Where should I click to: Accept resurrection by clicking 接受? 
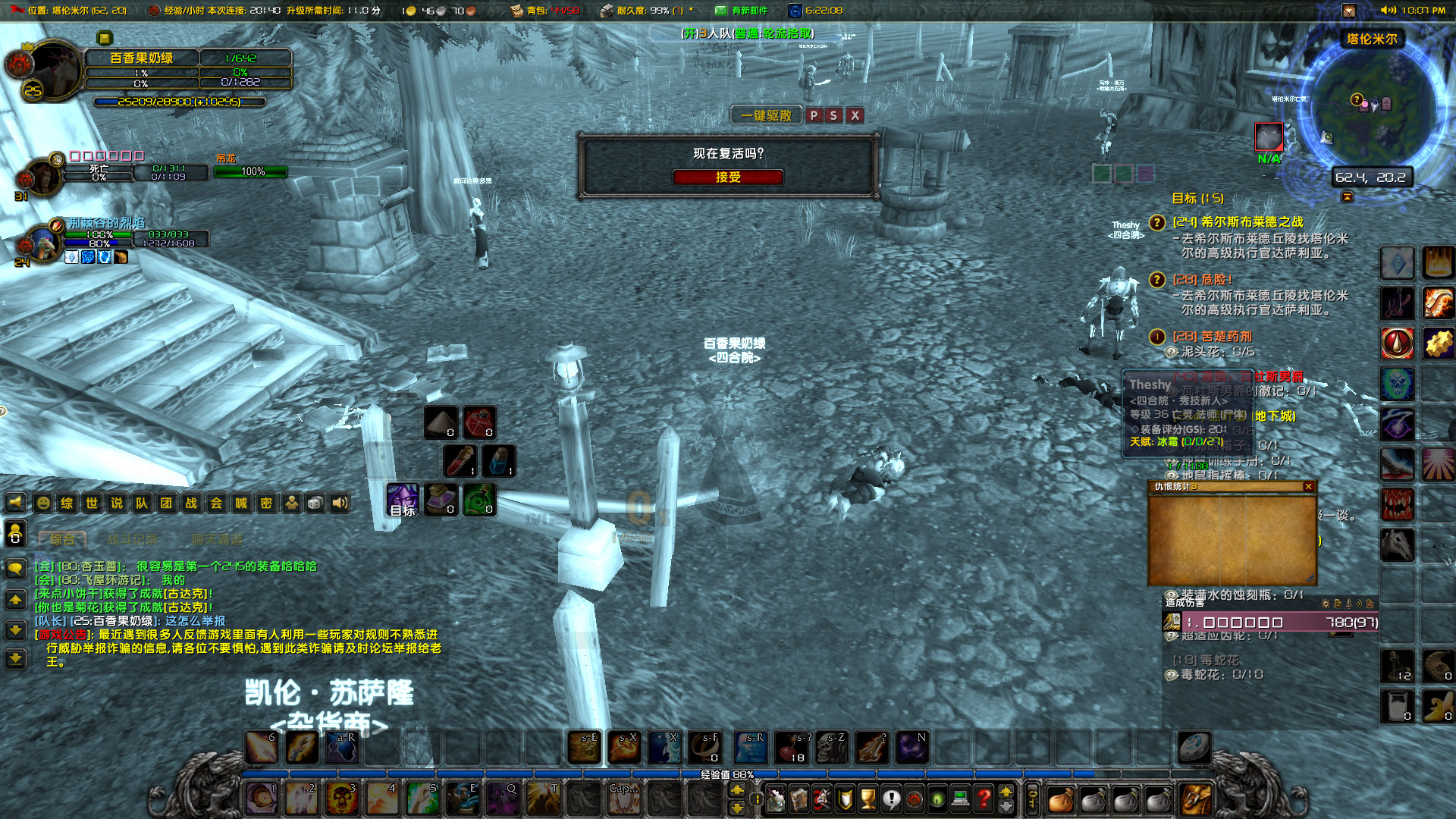pyautogui.click(x=726, y=177)
